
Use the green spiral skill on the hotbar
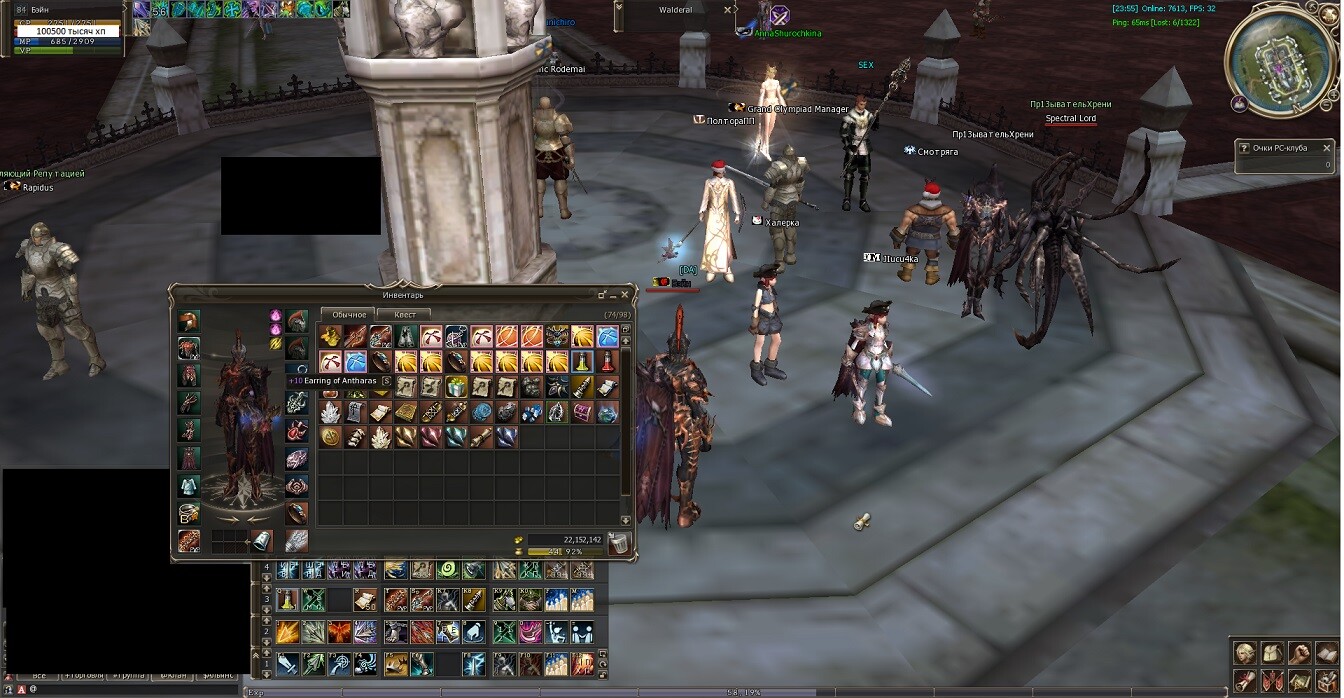point(446,570)
